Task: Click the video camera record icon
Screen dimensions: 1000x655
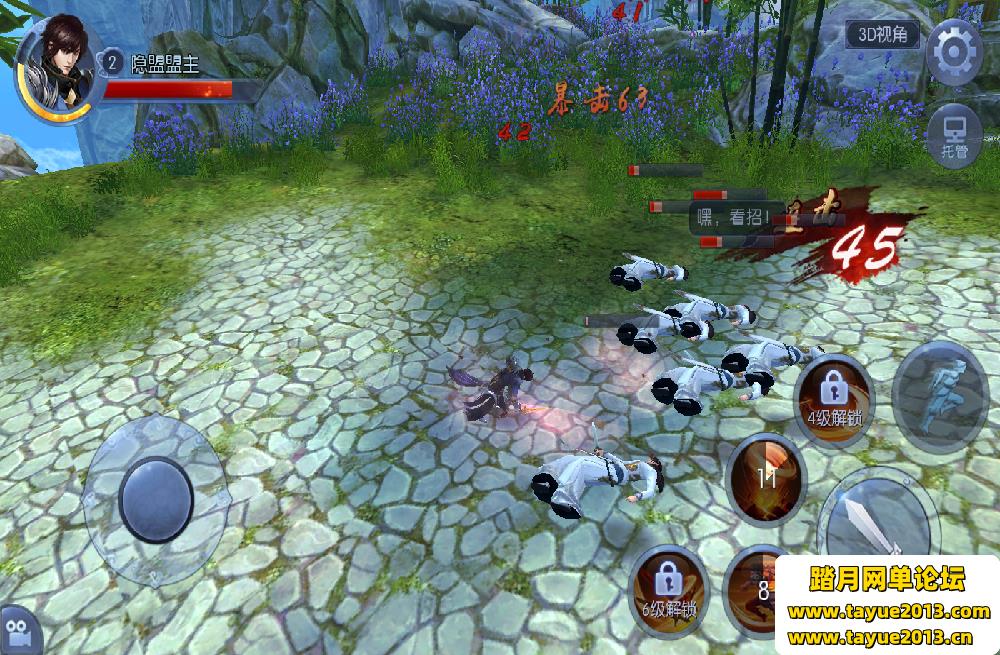Action: point(20,631)
